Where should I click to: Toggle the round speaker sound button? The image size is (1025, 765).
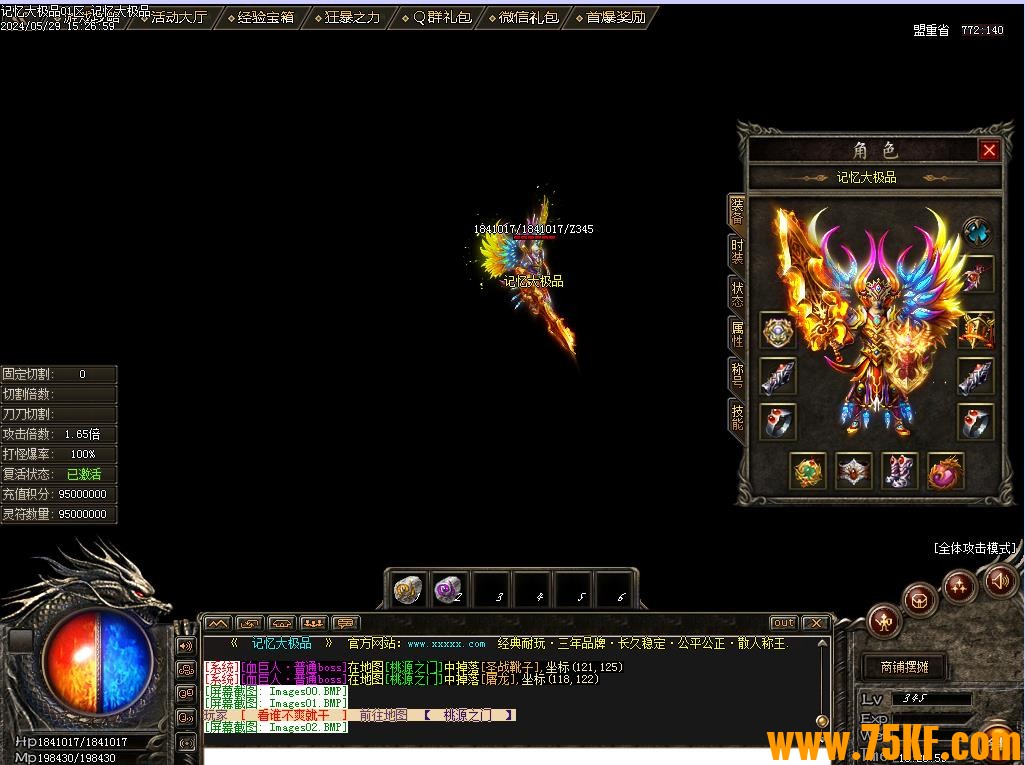[1000, 580]
